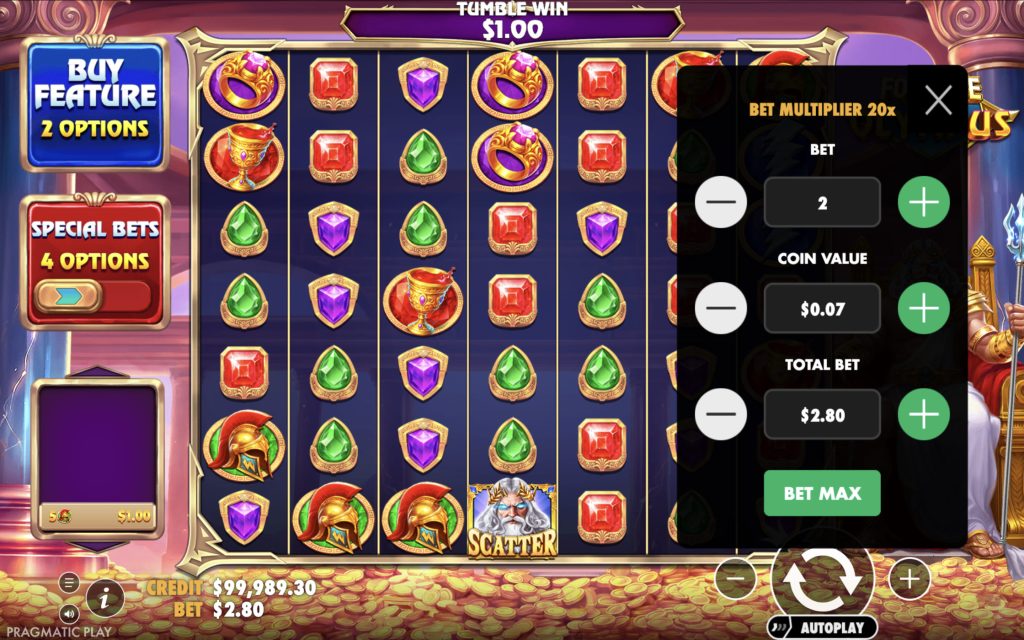The image size is (1024, 640).
Task: Lower the Coin Value
Action: 720,309
